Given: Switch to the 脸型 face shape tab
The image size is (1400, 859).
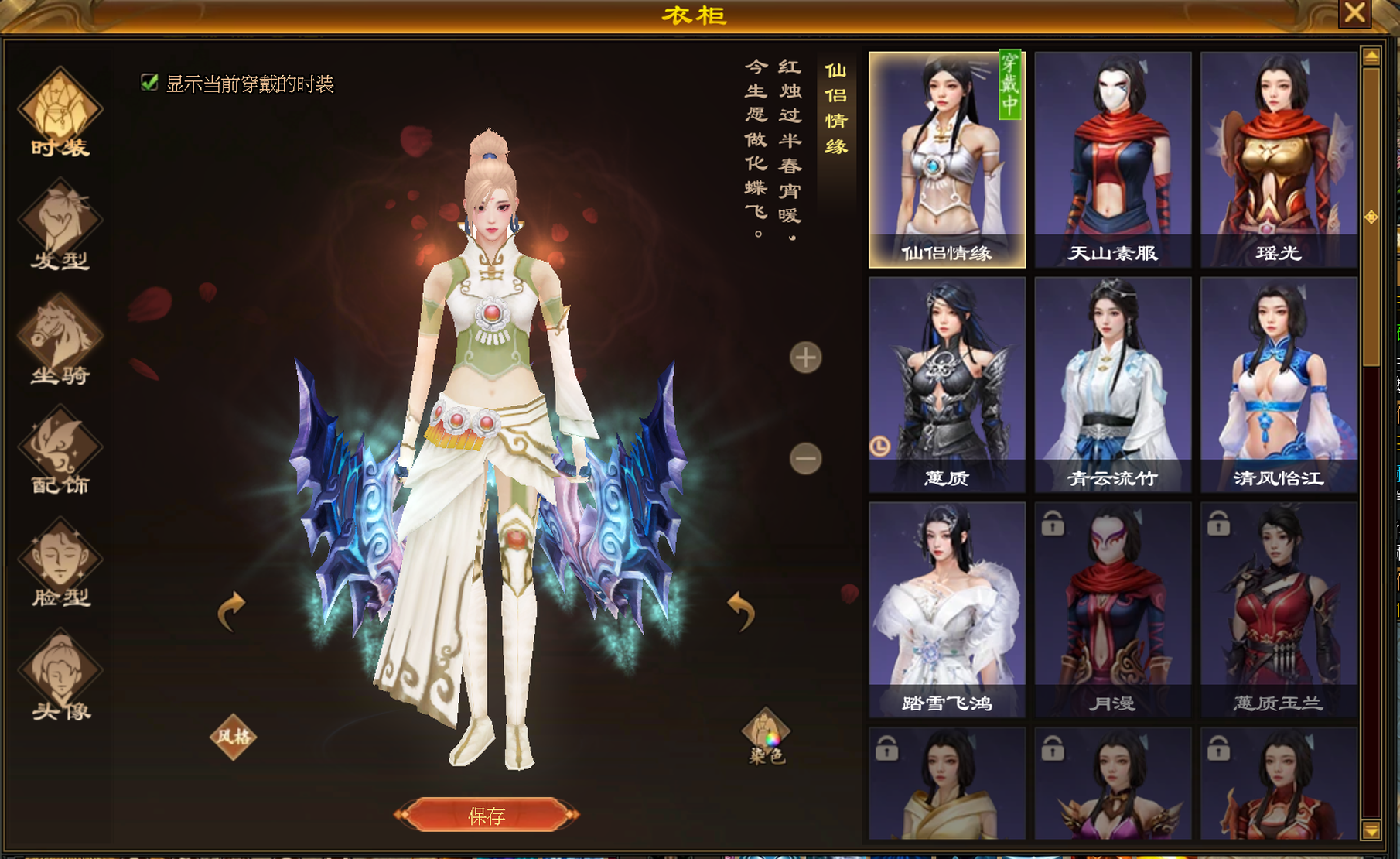Looking at the screenshot, I should coord(60,565).
